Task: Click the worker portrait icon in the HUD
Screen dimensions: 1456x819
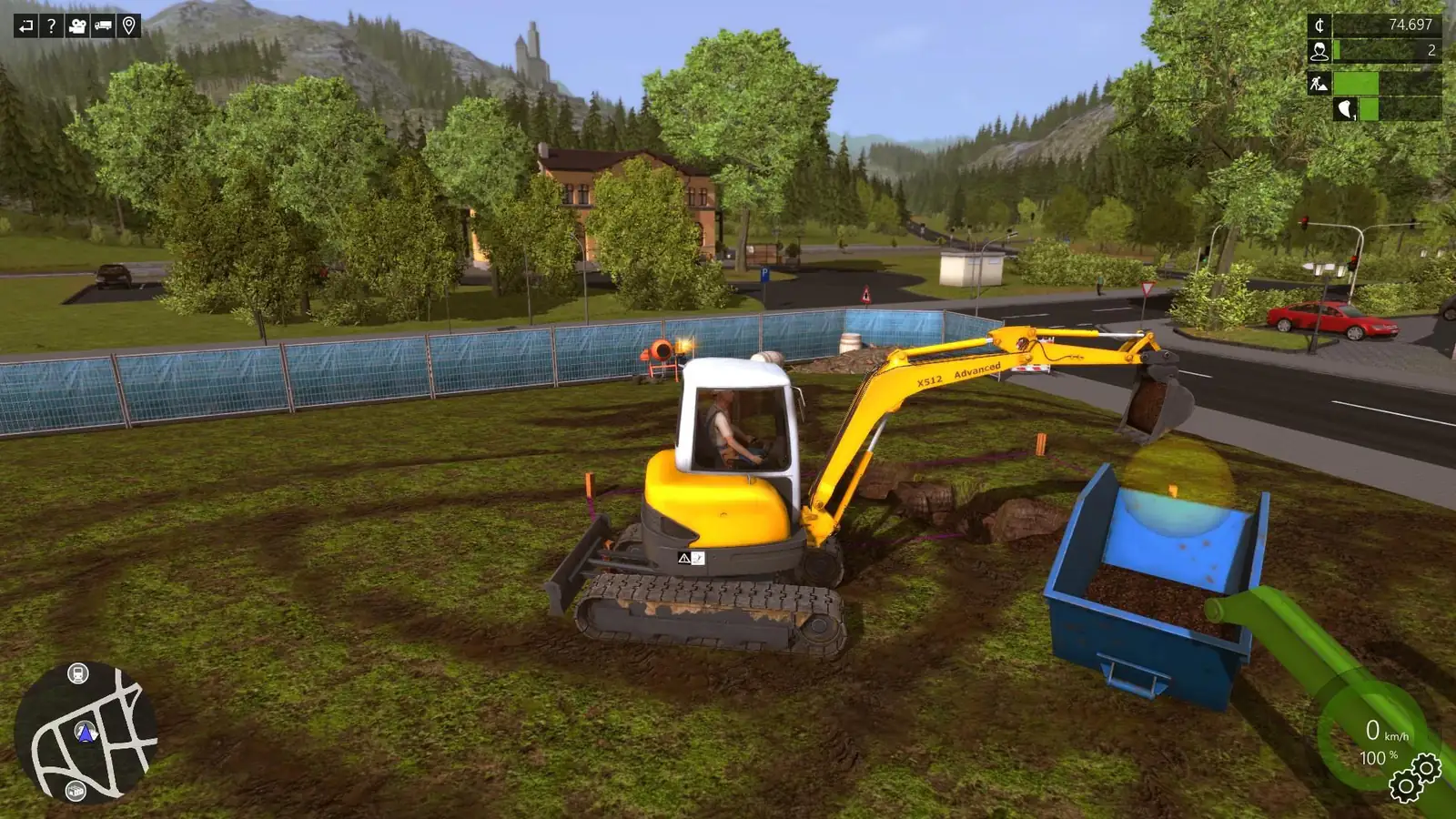Action: pos(1319,51)
